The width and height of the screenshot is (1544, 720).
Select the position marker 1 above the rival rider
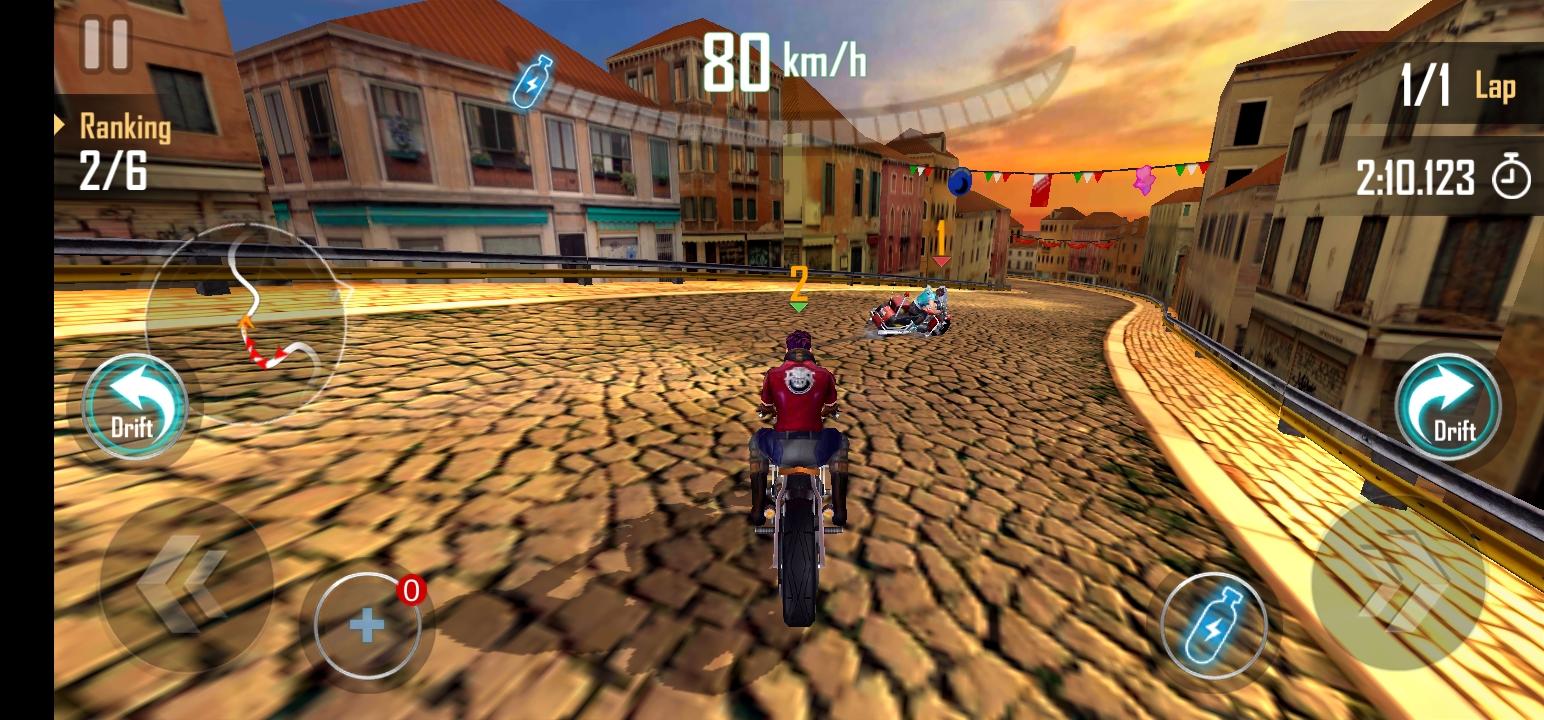coord(941,239)
